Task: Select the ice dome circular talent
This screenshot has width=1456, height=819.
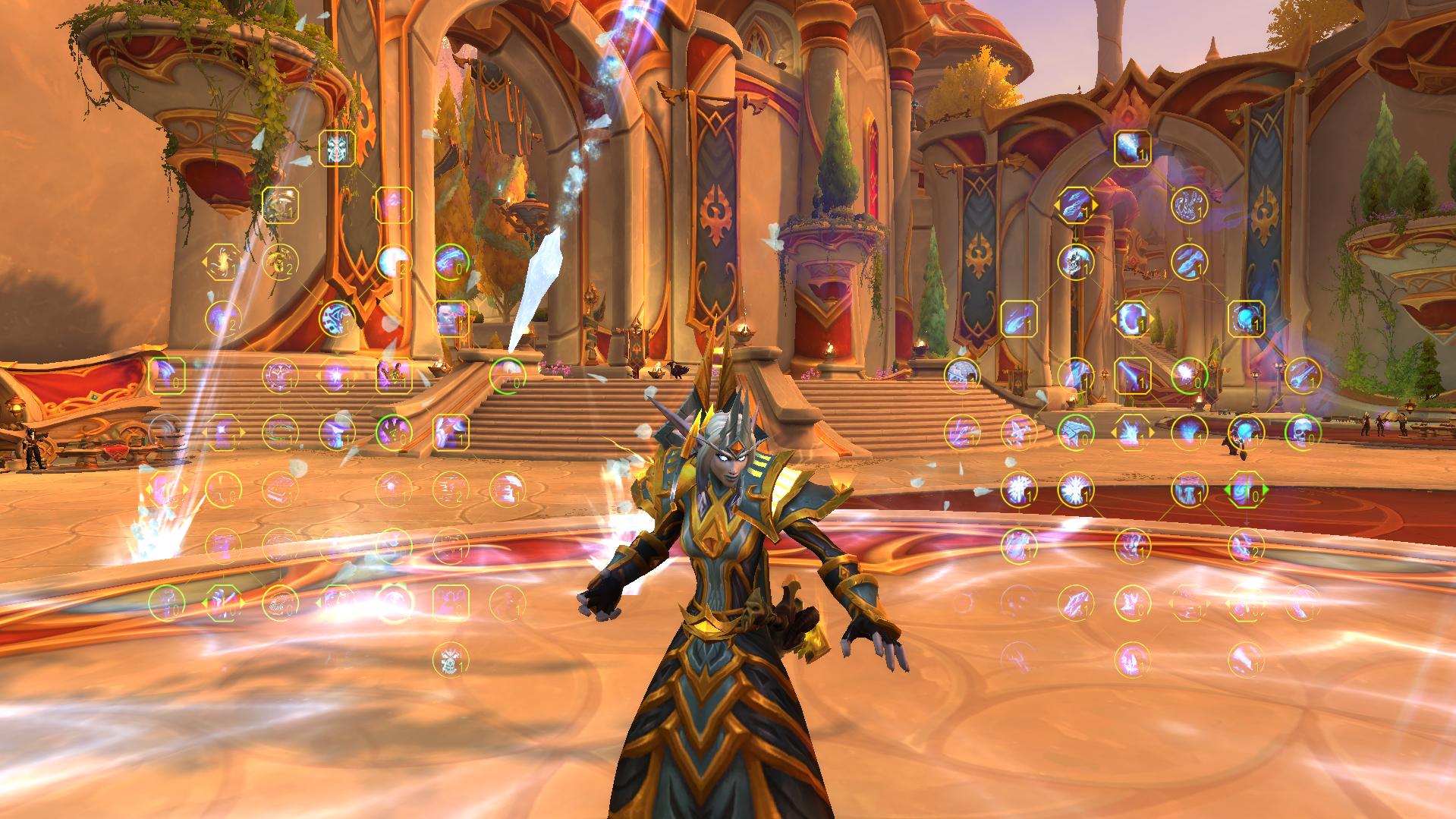Action: click(961, 375)
